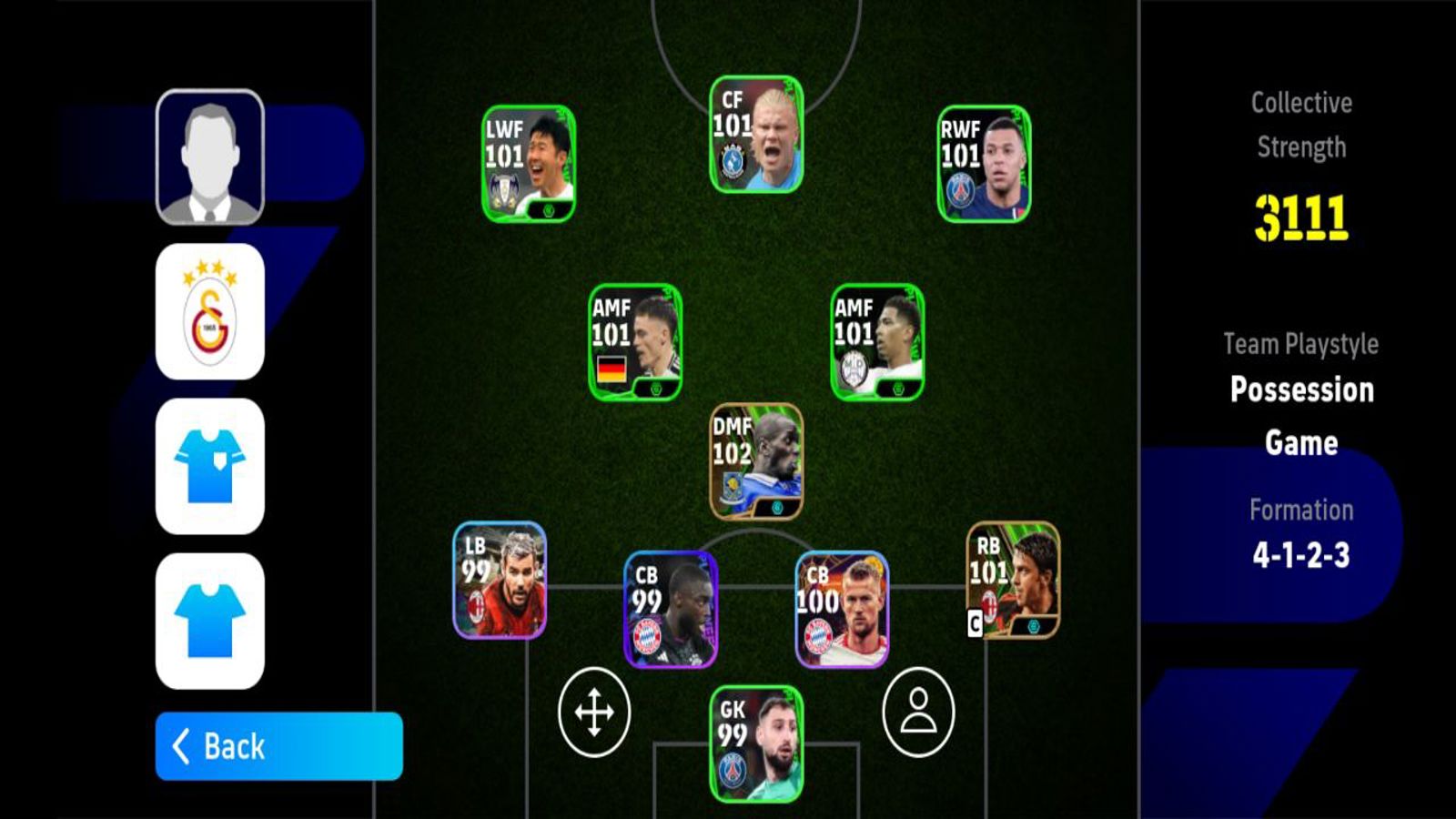Go back using the Back button
Screen dimensions: 1456x819
278,746
